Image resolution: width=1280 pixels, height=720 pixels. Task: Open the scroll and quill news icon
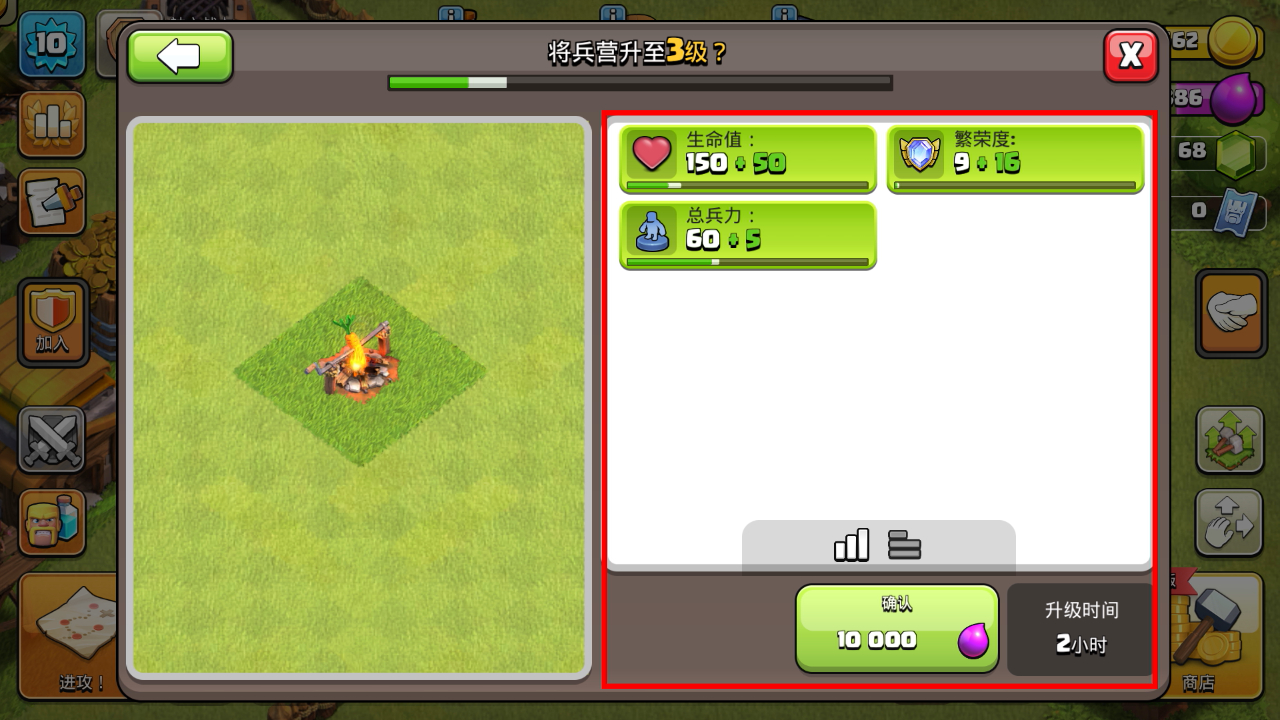pos(52,203)
